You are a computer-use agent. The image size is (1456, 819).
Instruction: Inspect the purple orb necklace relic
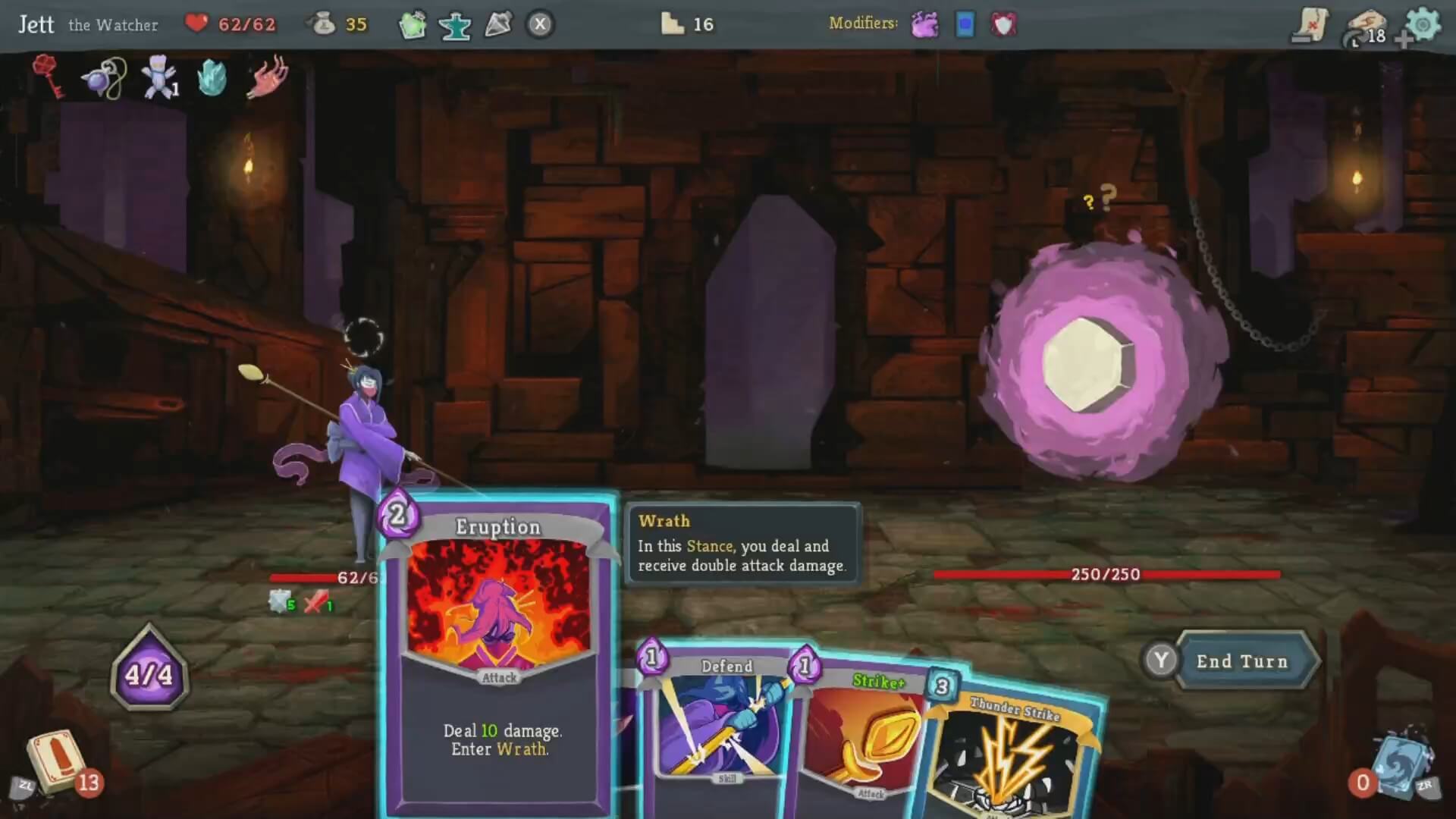105,77
